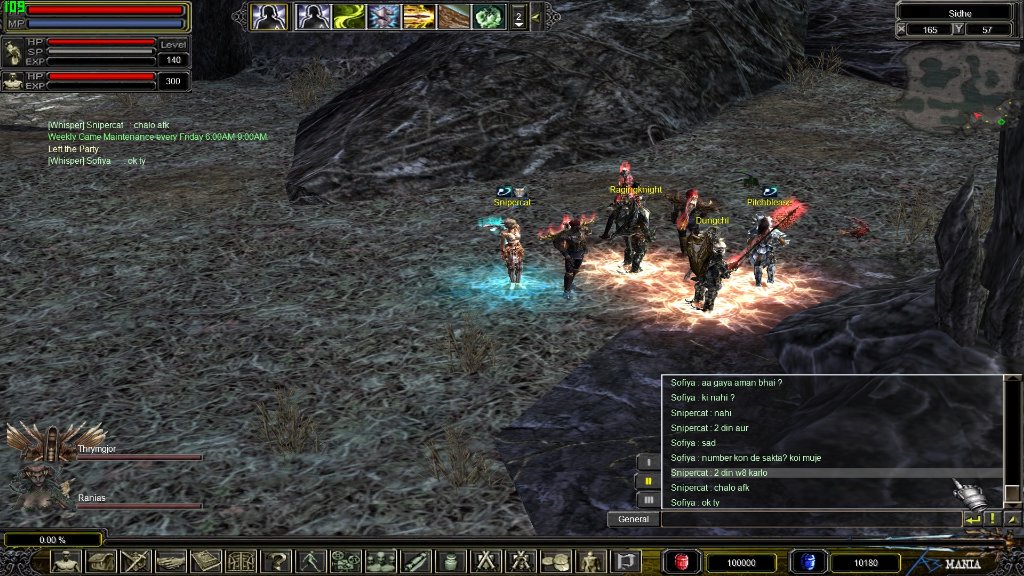1024x576 pixels.
Task: Use the ice crystal skill icon
Action: [x=385, y=16]
